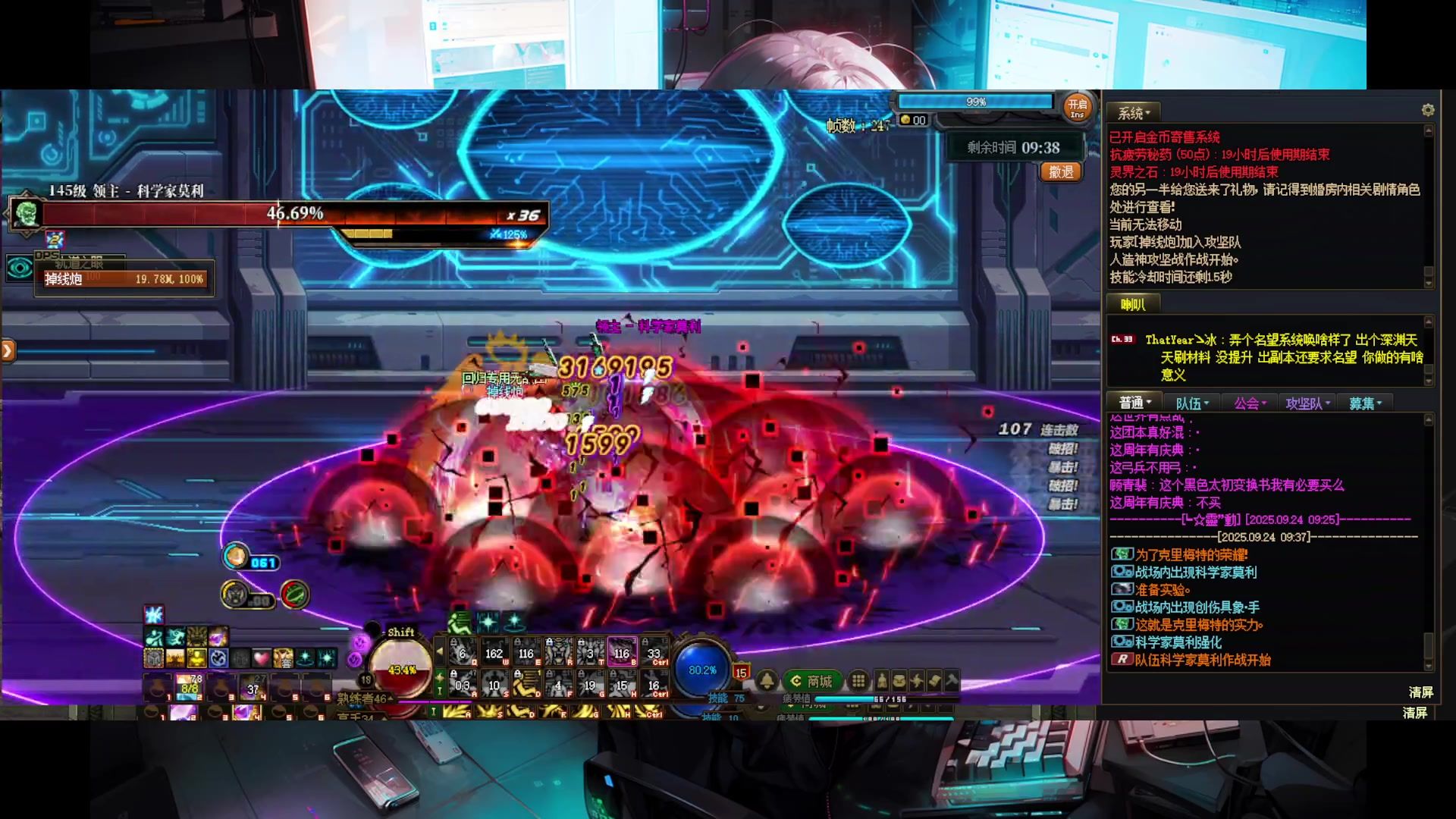Switch to the 公会 guild chat tab

pos(1250,403)
